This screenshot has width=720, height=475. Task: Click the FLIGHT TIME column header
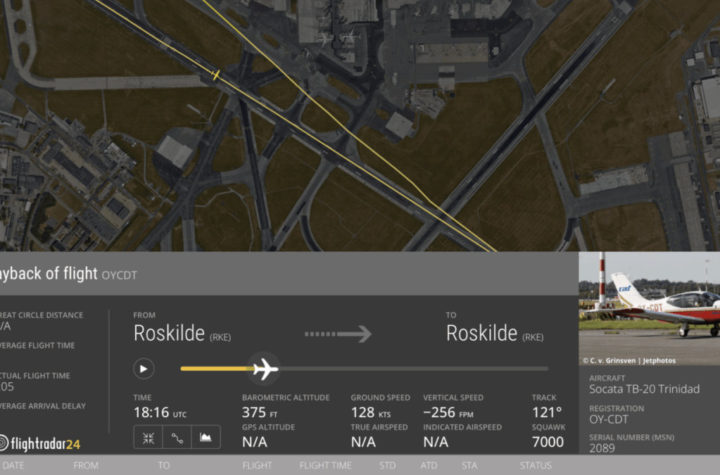[325, 465]
